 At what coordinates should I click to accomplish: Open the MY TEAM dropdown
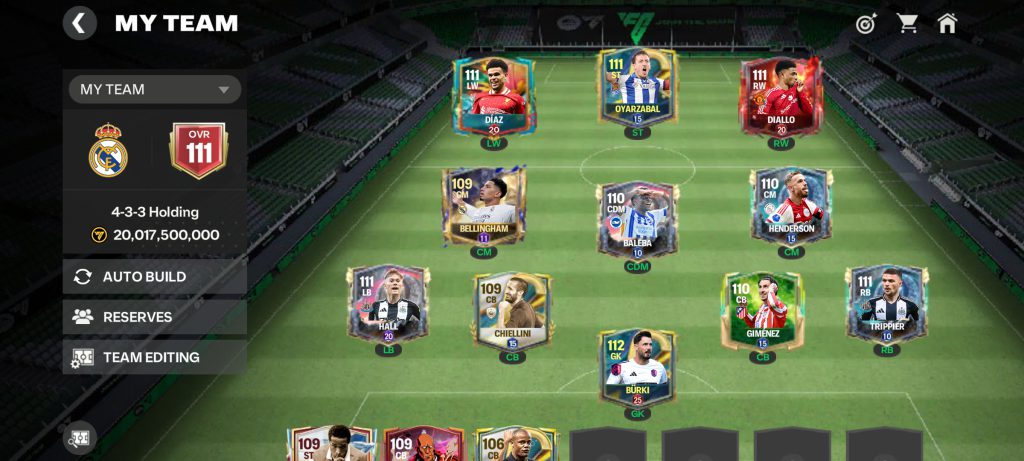pos(155,89)
